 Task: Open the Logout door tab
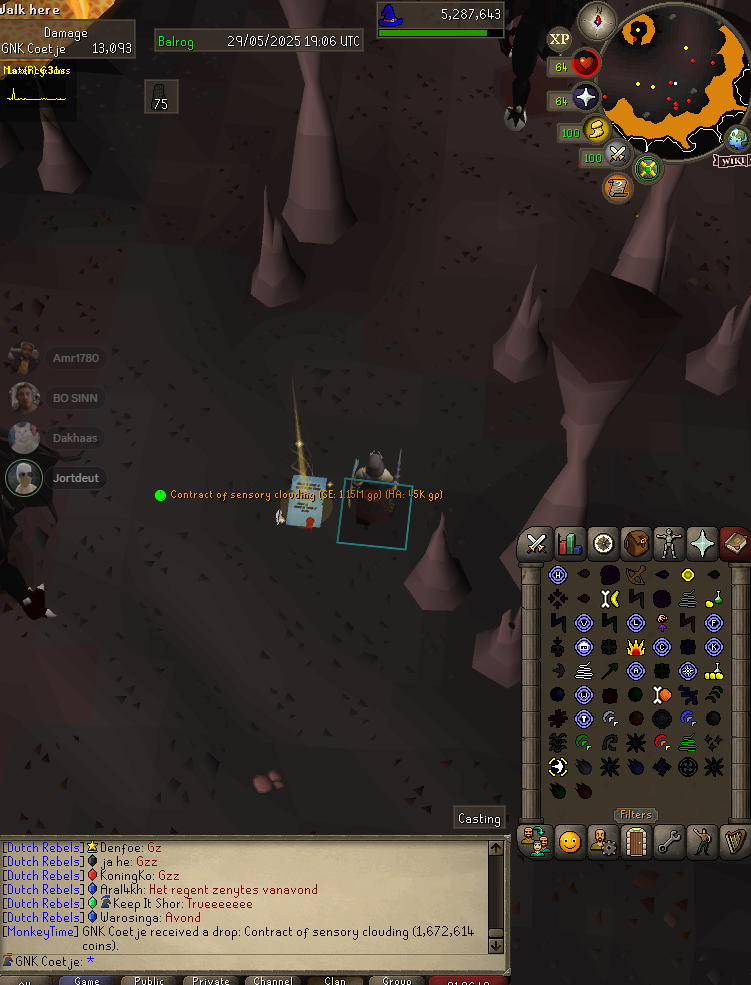636,842
